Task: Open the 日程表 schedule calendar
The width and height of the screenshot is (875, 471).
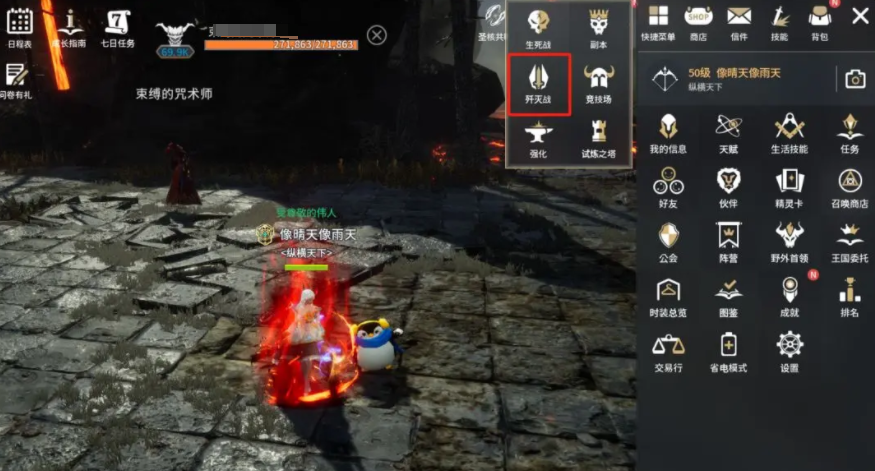Action: click(x=19, y=26)
